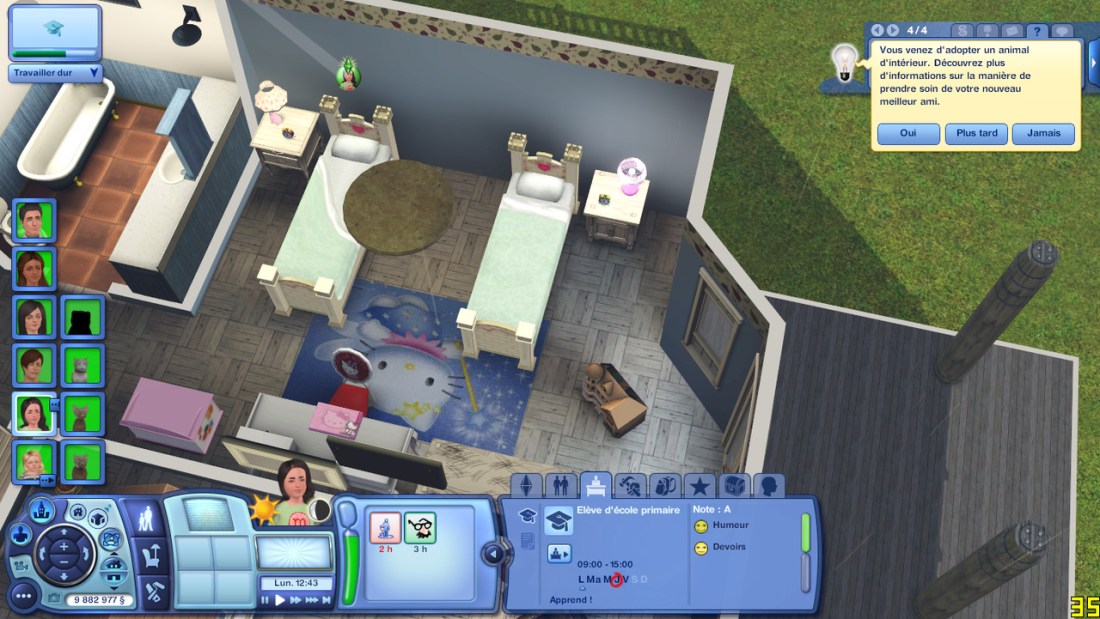The width and height of the screenshot is (1100, 619).
Task: Open the Relationships tab with two figures
Action: point(560,487)
